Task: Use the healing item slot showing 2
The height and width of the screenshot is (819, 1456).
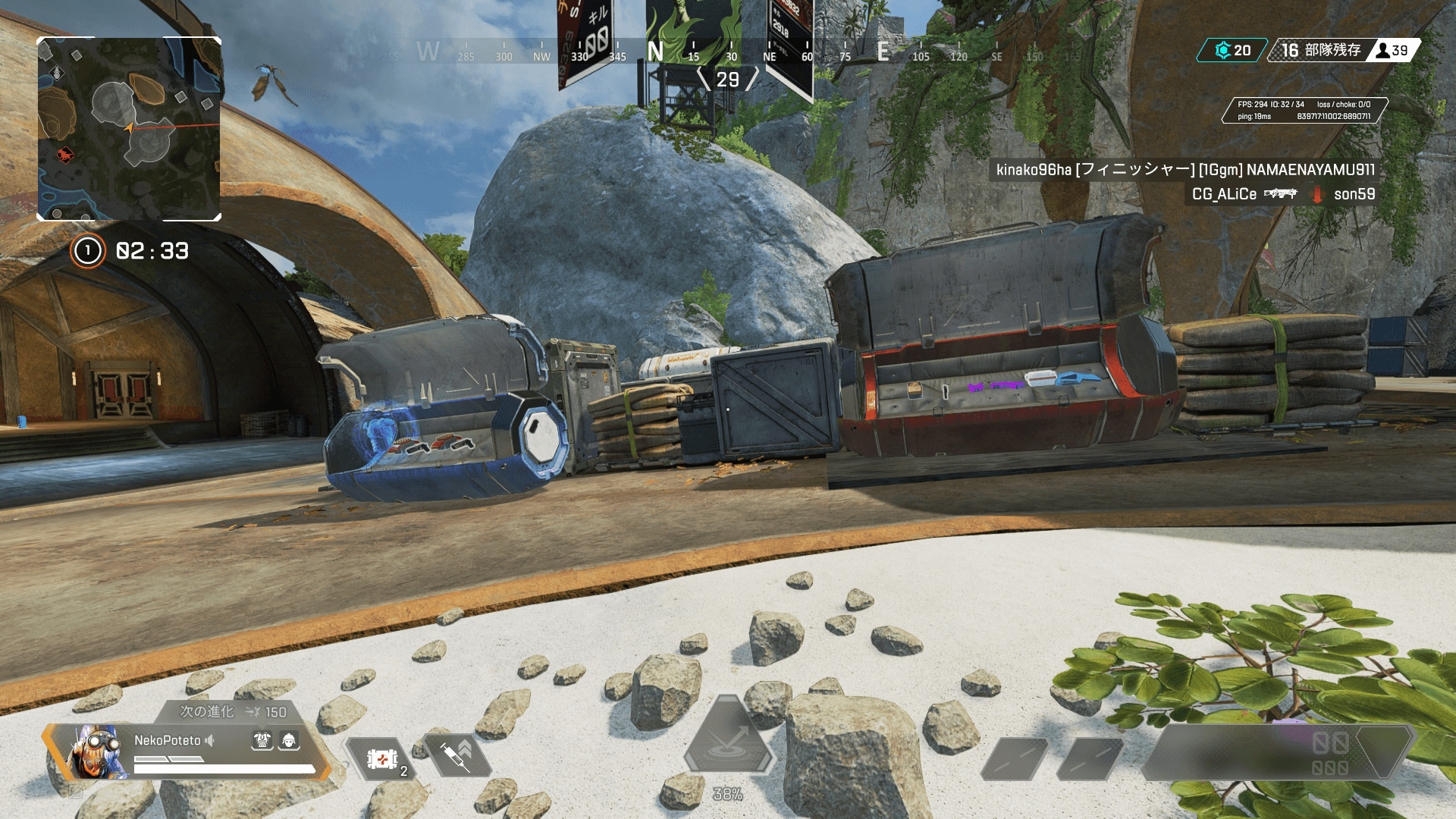Action: 383,758
